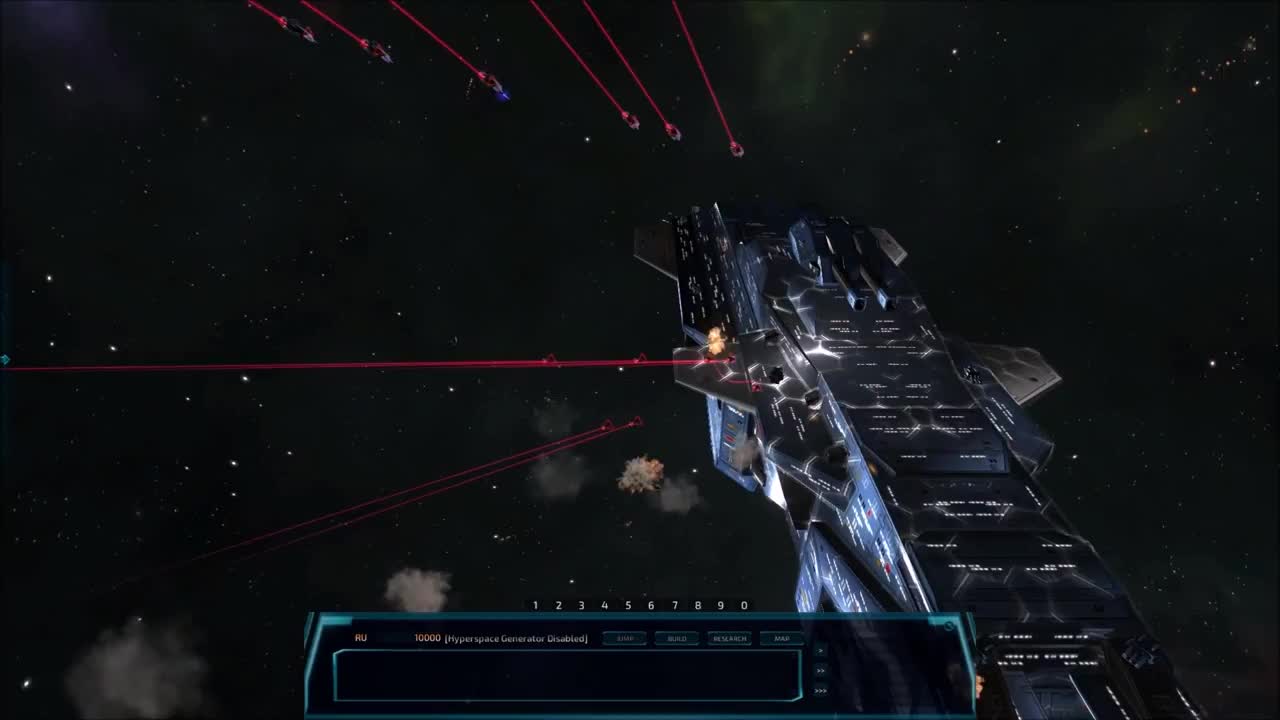1280x720 pixels.
Task: Click the Hyperspace Generator Disabled status text
Action: click(517, 636)
